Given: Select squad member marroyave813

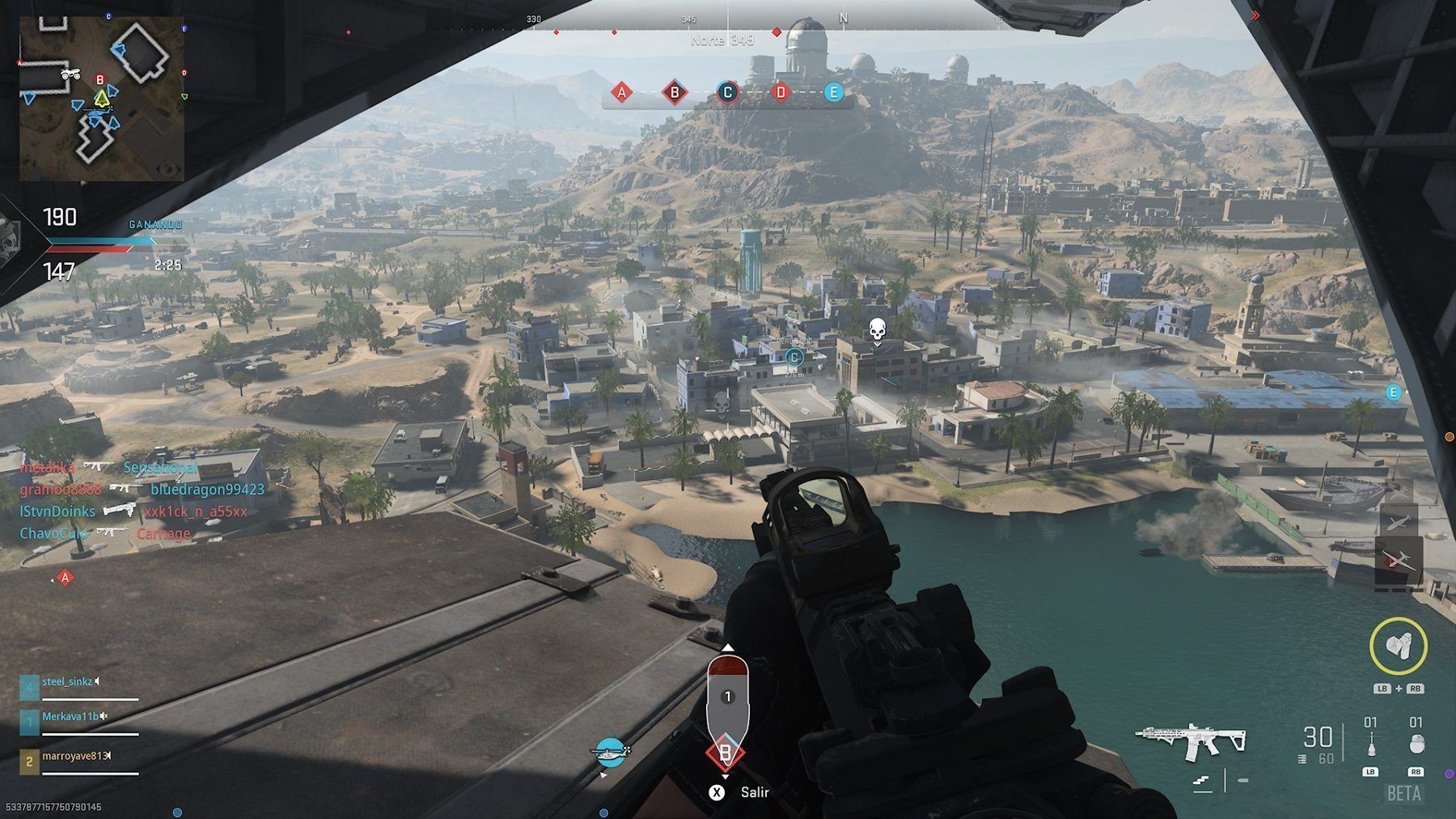Looking at the screenshot, I should point(74,756).
